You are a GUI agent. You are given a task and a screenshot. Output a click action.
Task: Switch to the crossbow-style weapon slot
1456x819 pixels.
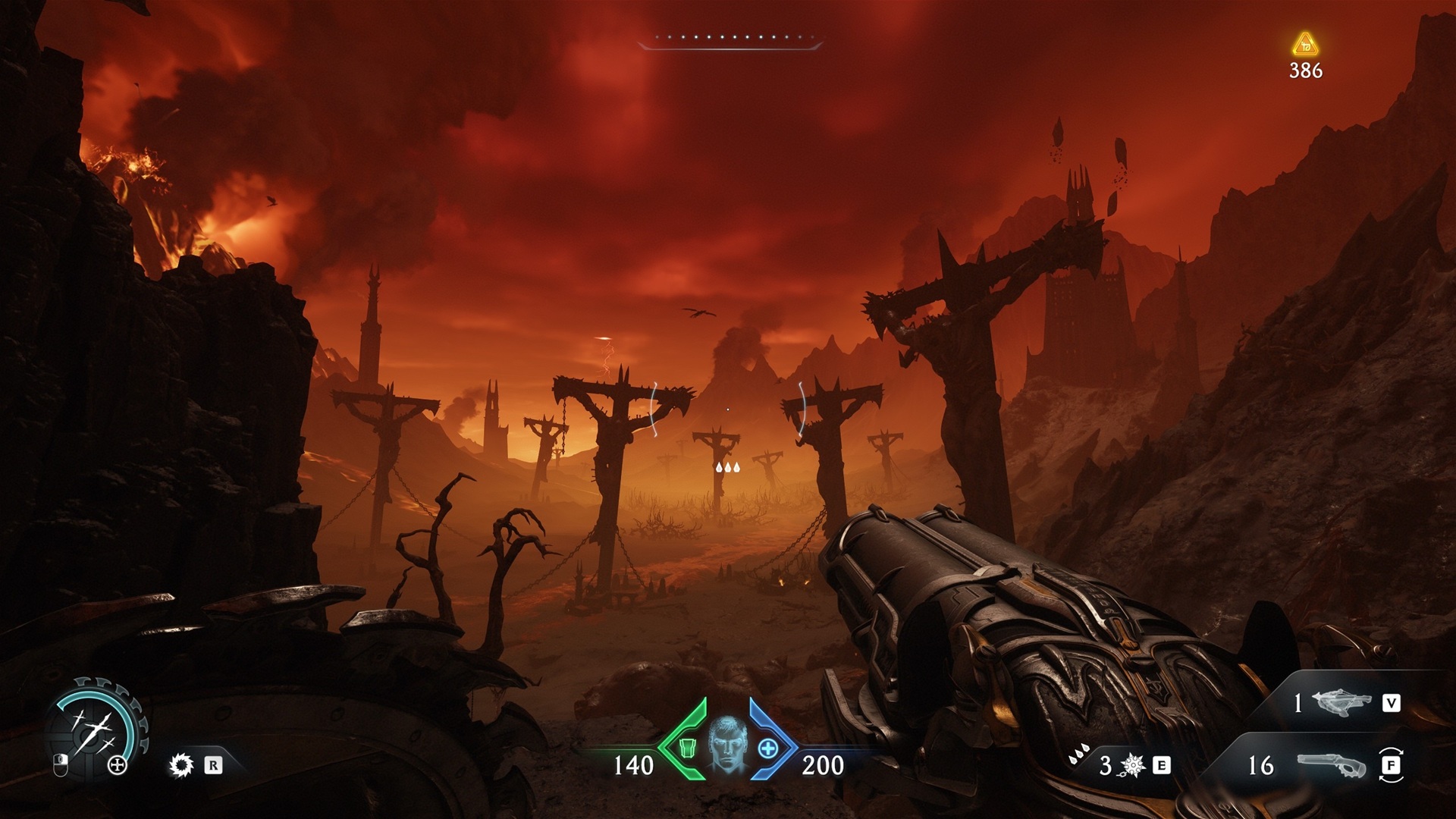pyautogui.click(x=1341, y=703)
